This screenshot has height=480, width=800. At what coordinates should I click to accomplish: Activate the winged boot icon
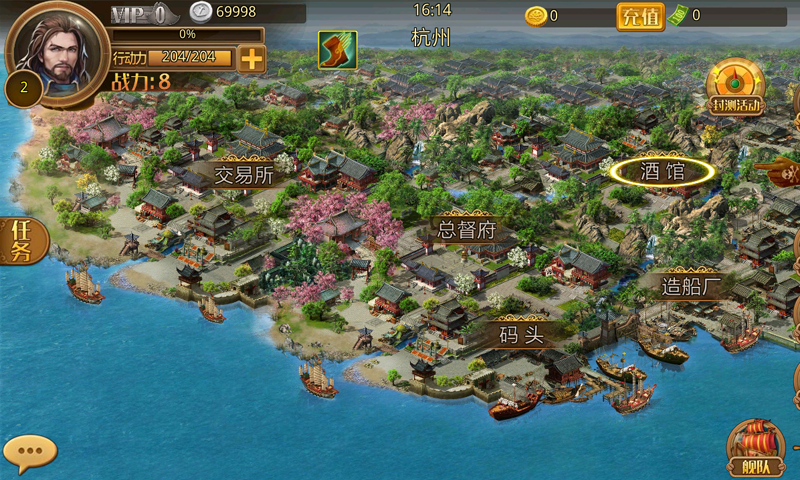[x=337, y=50]
